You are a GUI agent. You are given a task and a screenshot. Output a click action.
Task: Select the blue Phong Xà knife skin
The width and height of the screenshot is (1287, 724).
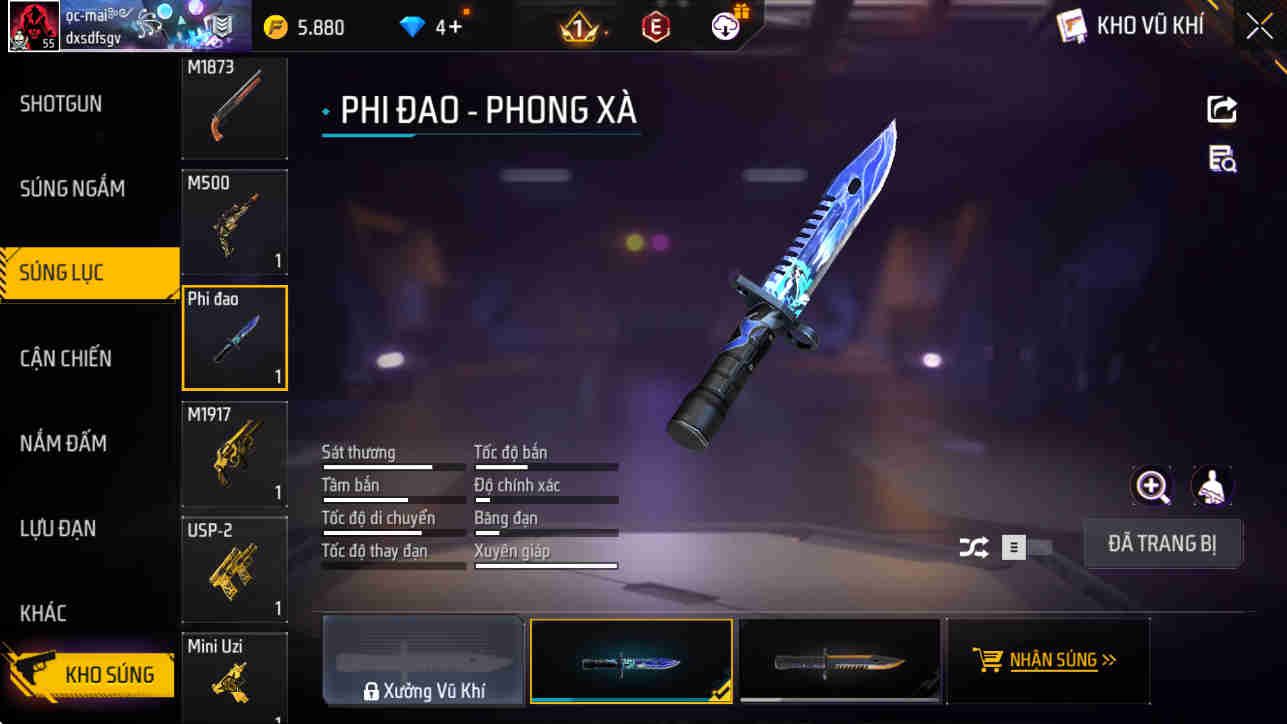631,660
